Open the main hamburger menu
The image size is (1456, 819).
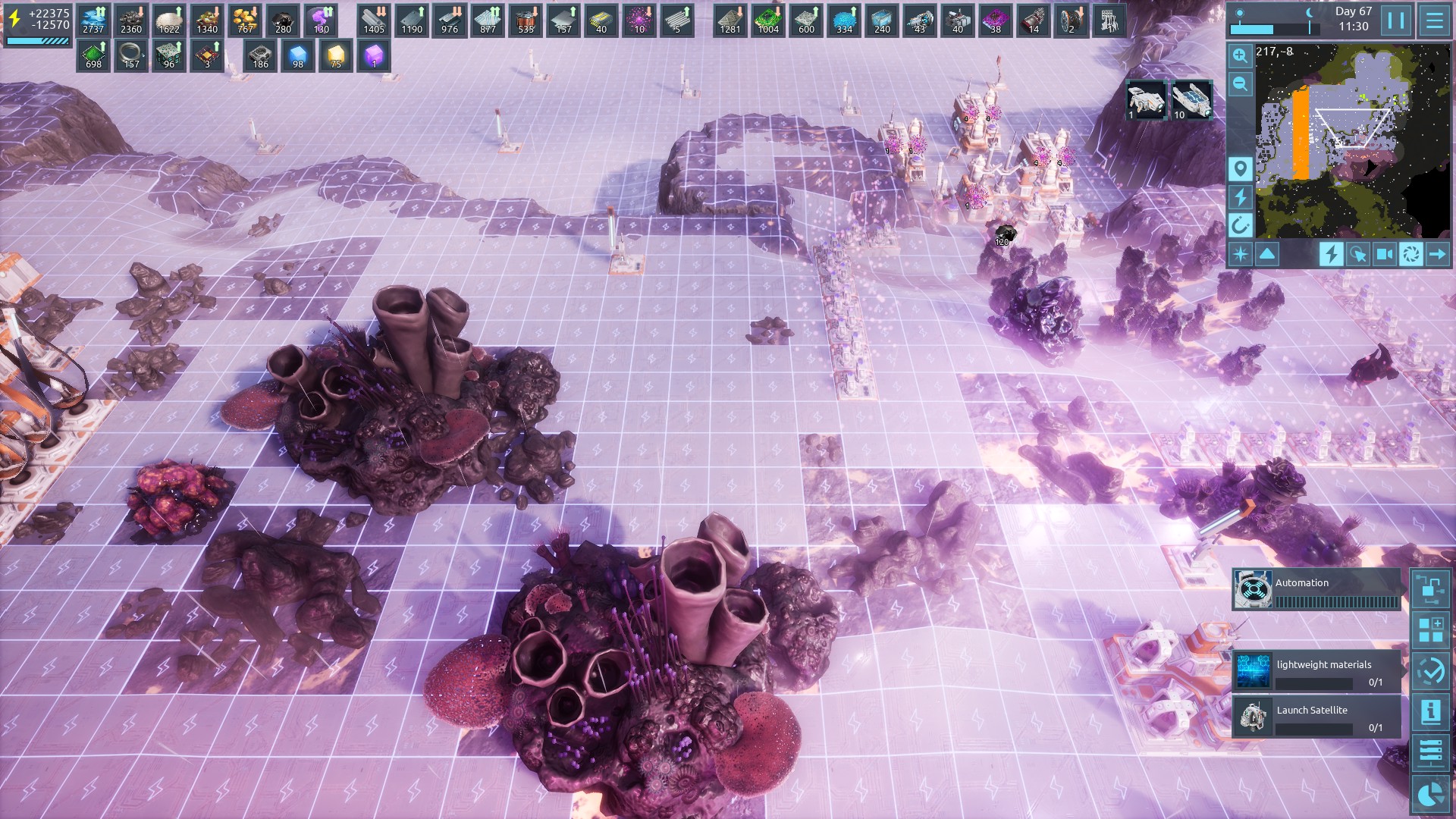click(1434, 20)
